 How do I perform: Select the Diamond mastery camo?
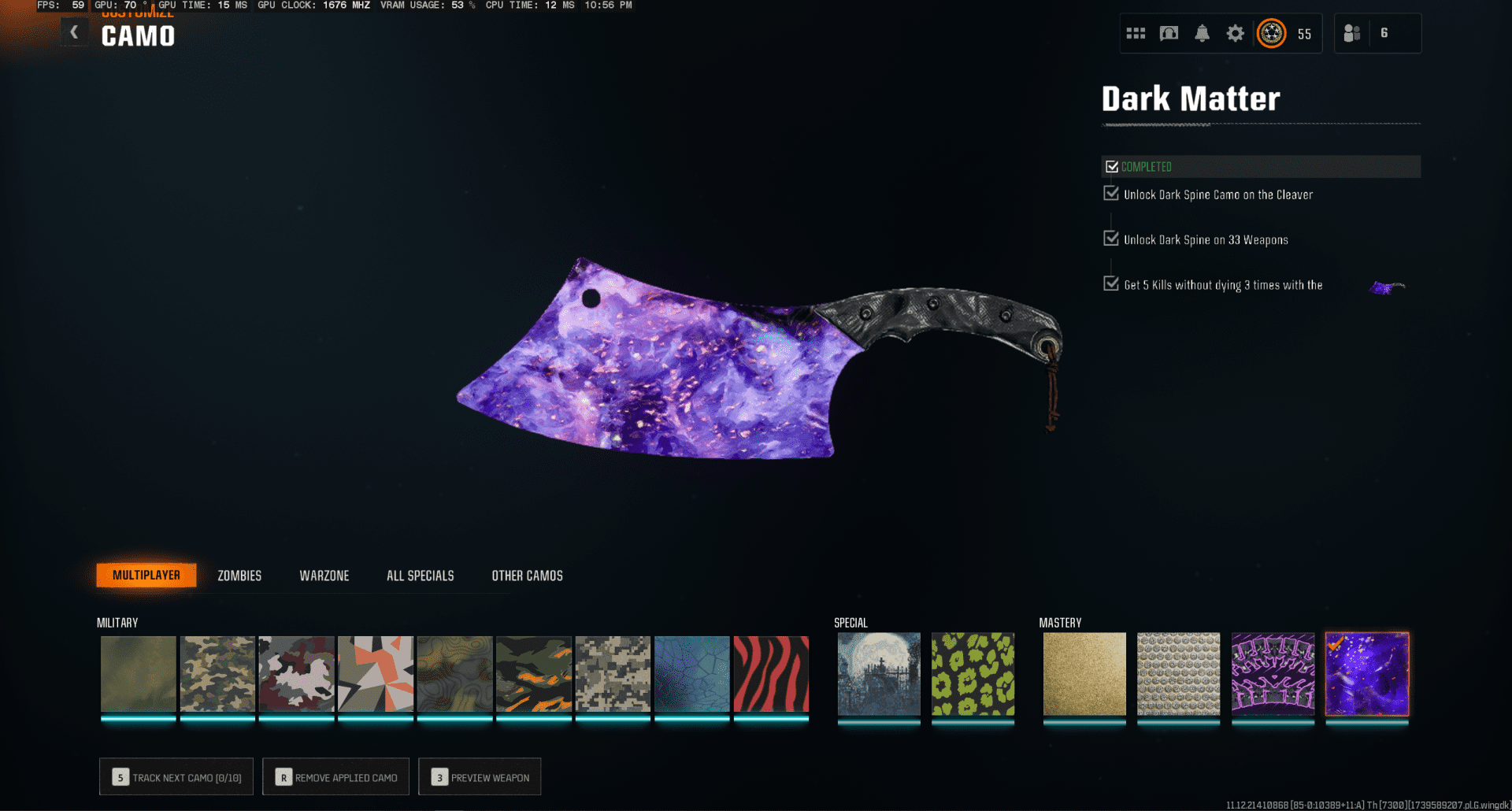1178,674
